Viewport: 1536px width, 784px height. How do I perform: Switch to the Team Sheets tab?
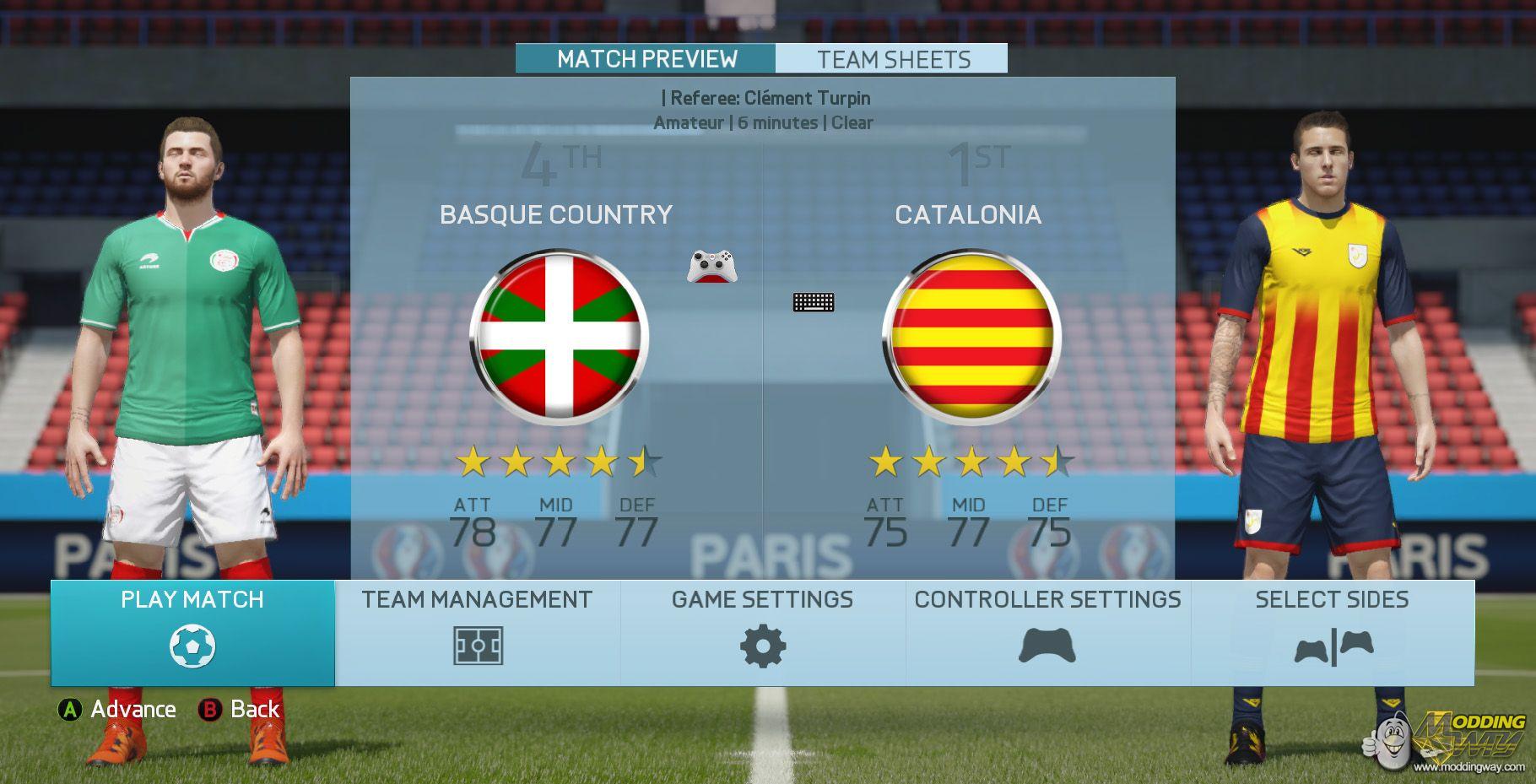(x=893, y=59)
